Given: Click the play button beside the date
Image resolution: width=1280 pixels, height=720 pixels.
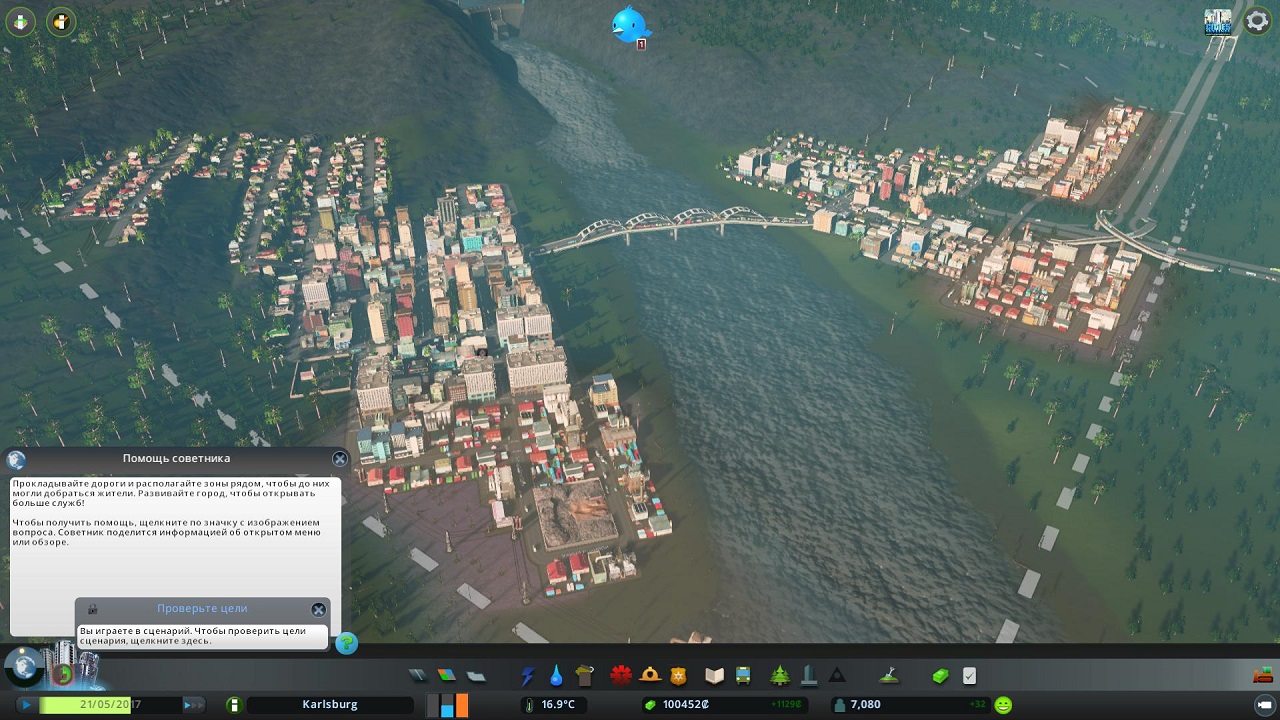Looking at the screenshot, I should [25, 705].
